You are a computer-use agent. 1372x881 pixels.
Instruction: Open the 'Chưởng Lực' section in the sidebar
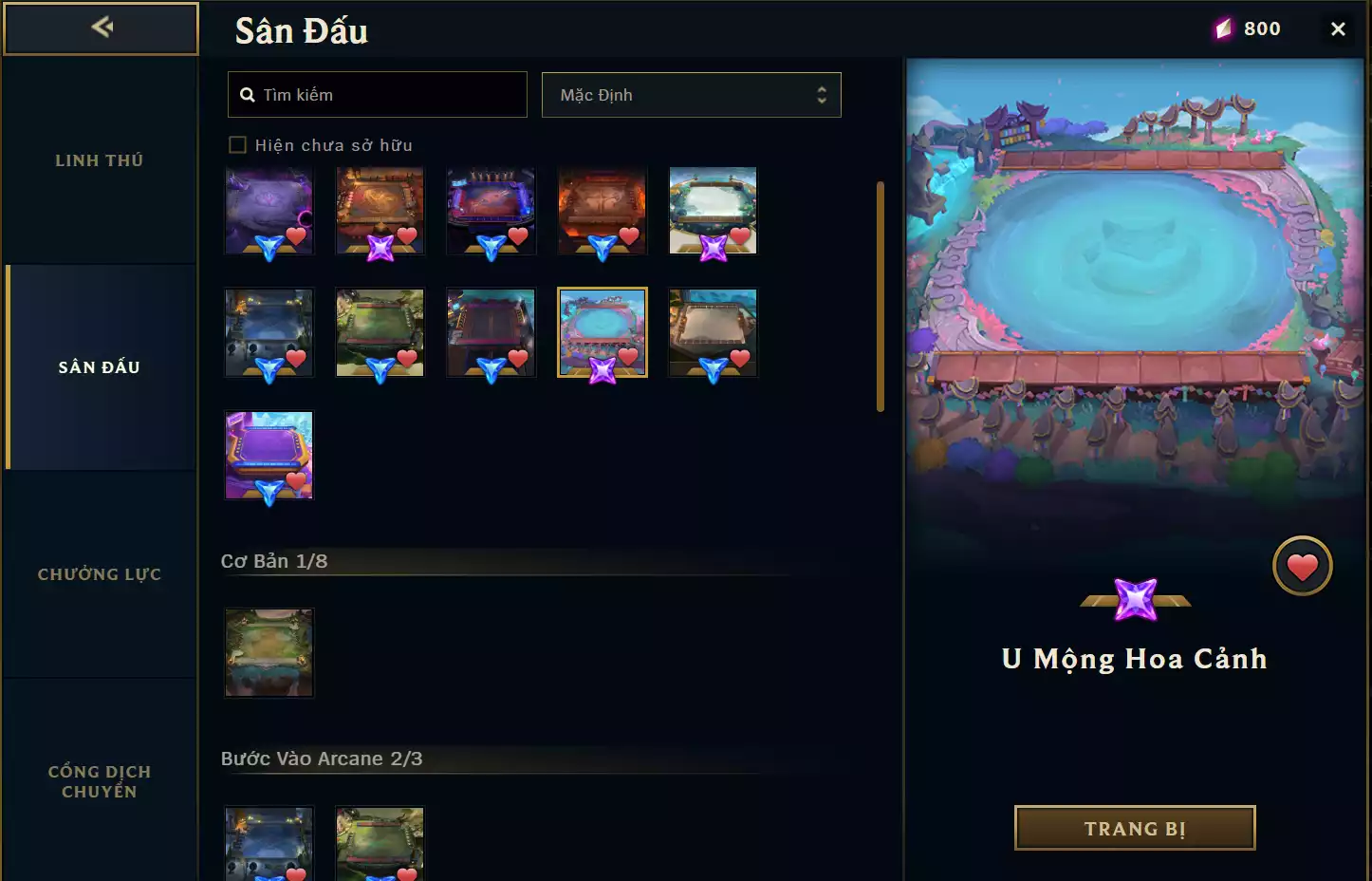tap(99, 573)
